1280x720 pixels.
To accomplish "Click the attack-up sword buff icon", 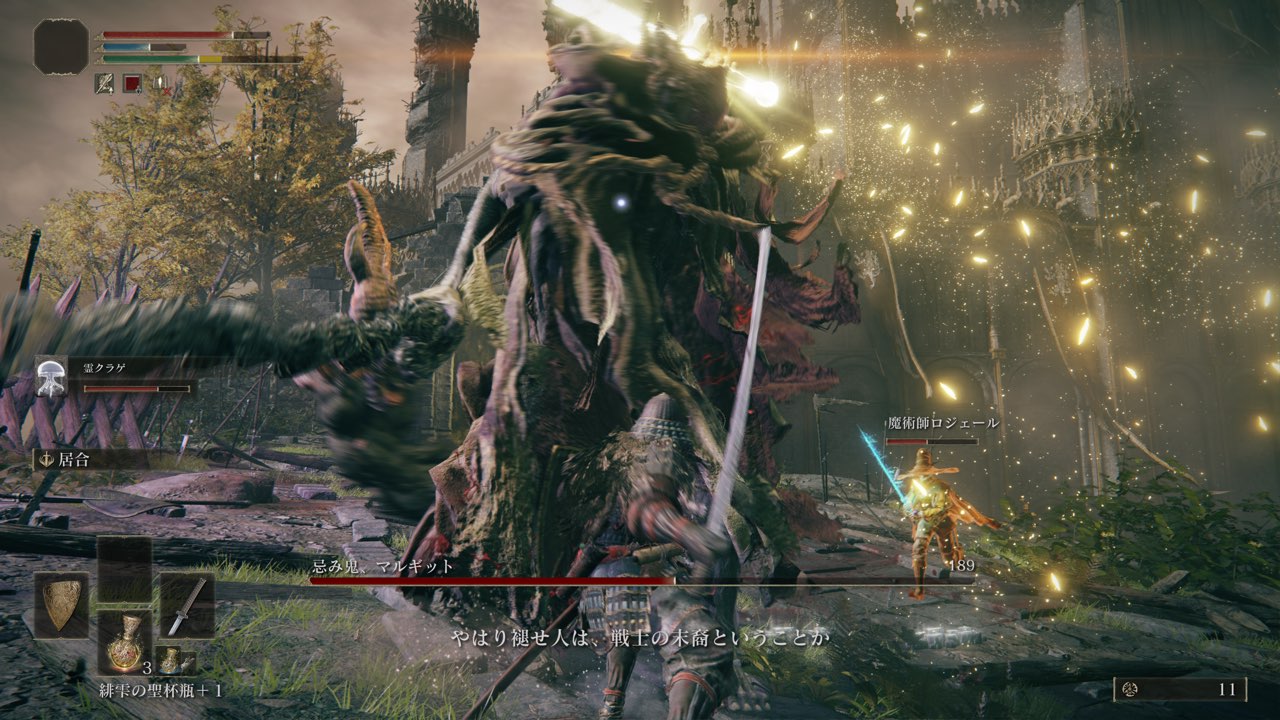I will click(104, 83).
